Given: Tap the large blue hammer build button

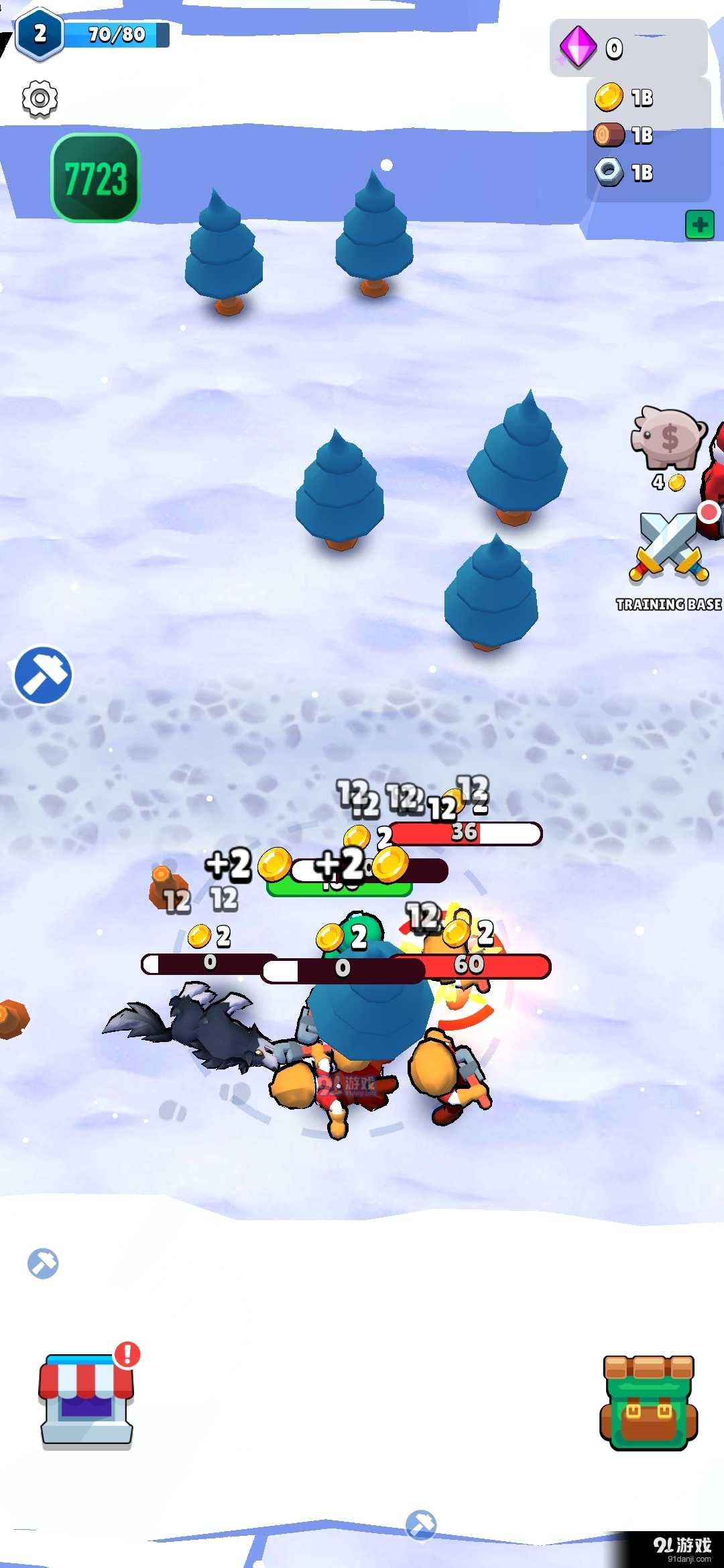Looking at the screenshot, I should 43,675.
